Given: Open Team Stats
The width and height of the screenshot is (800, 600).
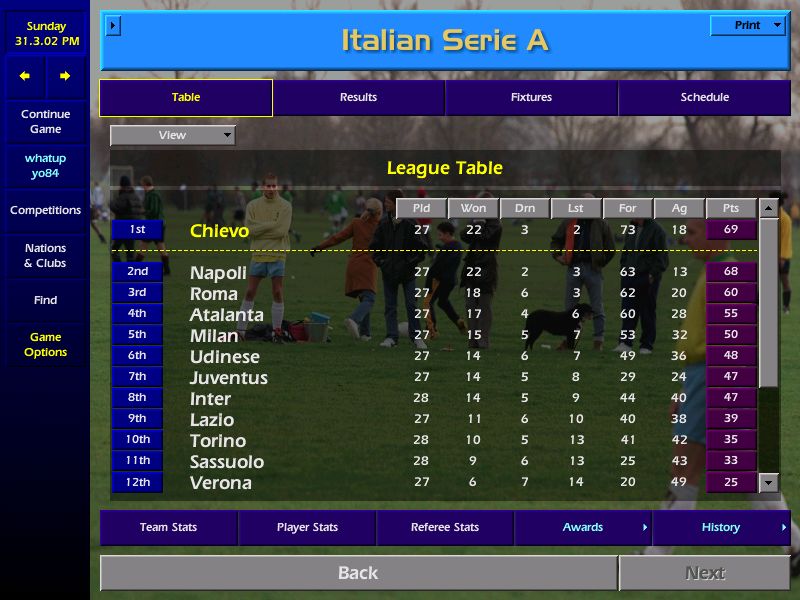Looking at the screenshot, I should tap(168, 528).
